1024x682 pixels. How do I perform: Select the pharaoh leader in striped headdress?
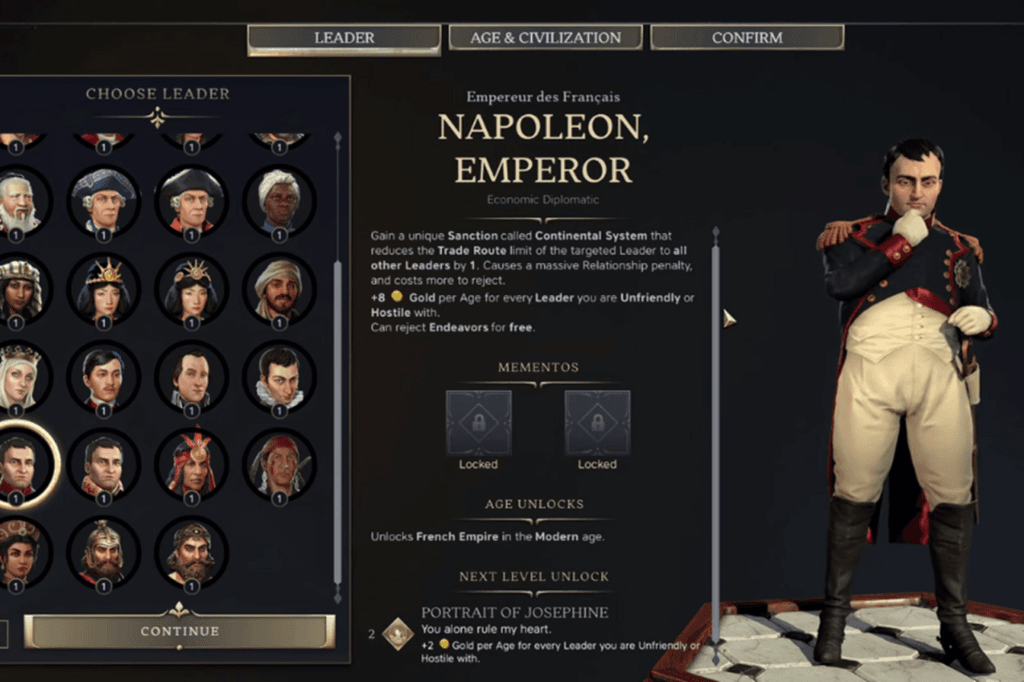click(x=18, y=289)
